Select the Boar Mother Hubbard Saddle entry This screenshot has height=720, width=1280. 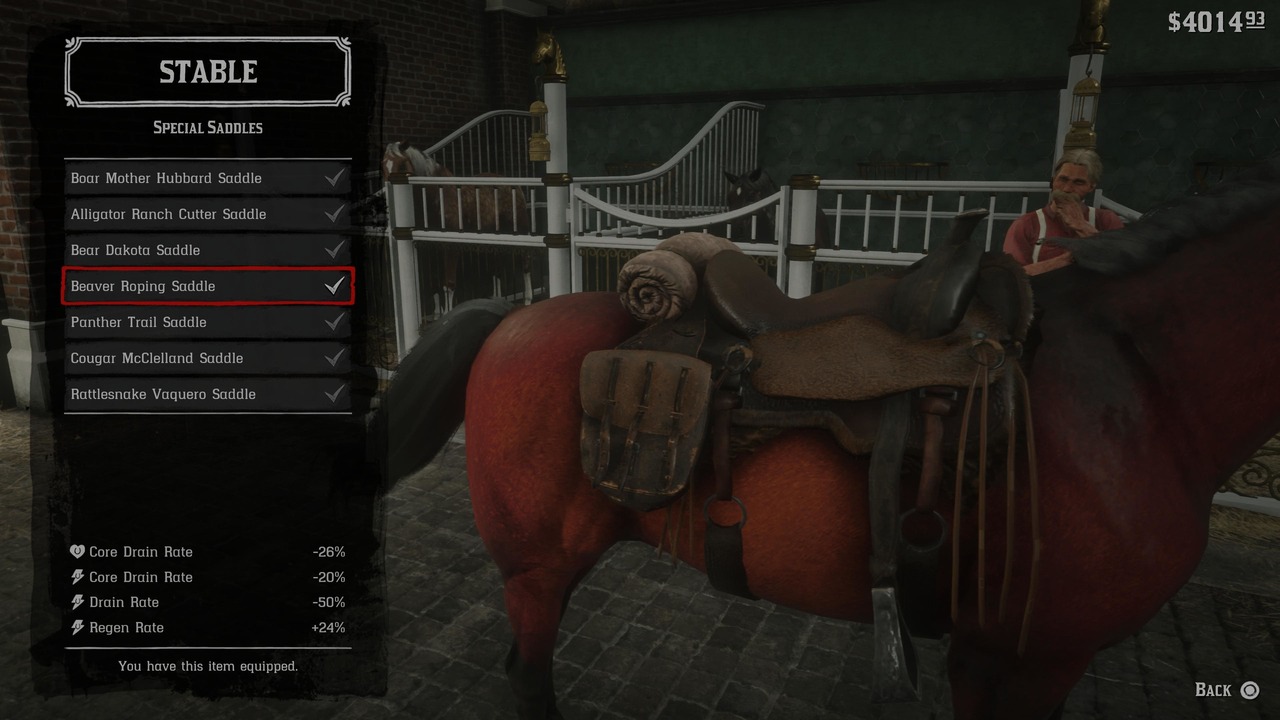(x=180, y=177)
